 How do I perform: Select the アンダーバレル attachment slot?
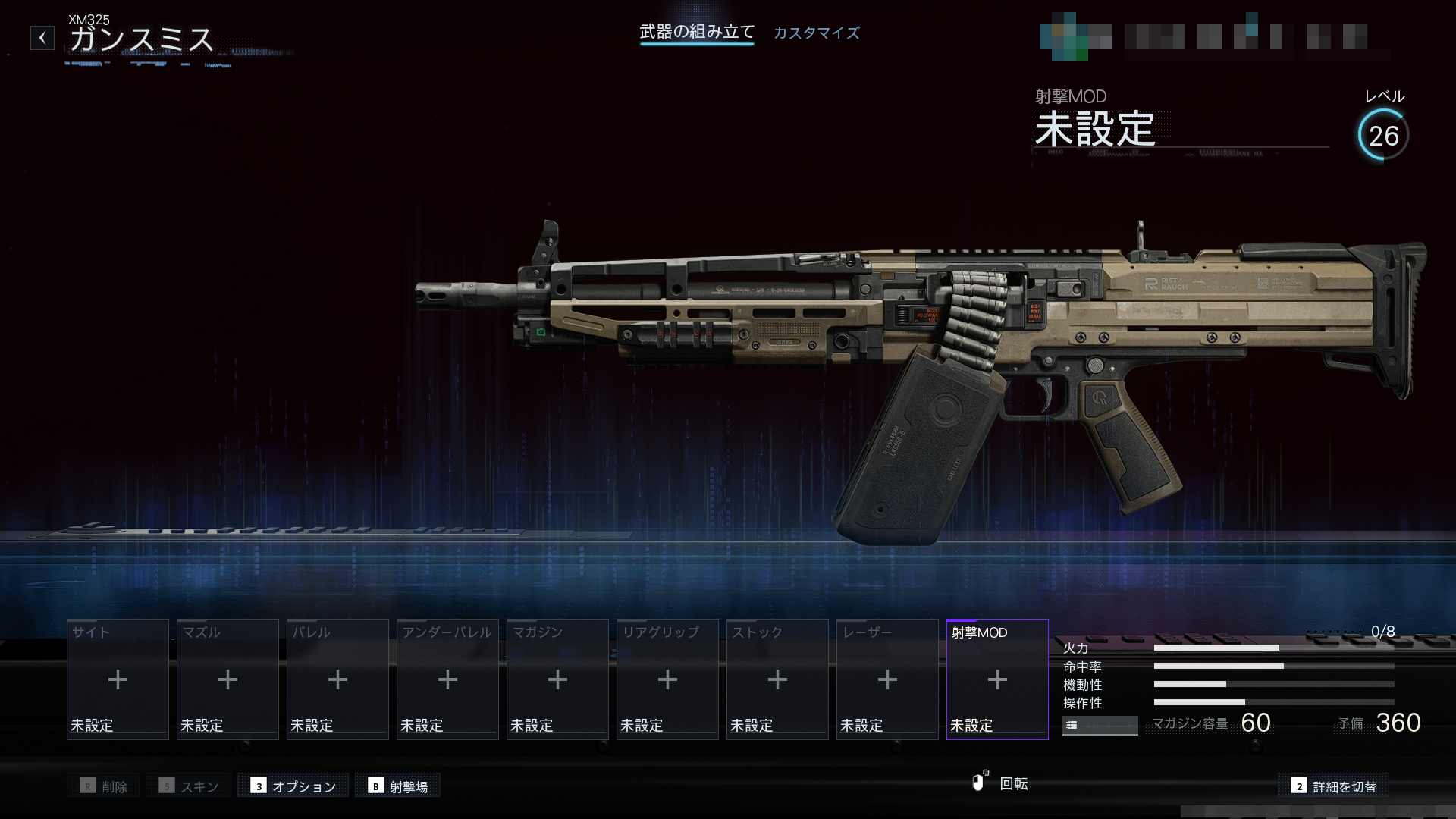(x=447, y=679)
